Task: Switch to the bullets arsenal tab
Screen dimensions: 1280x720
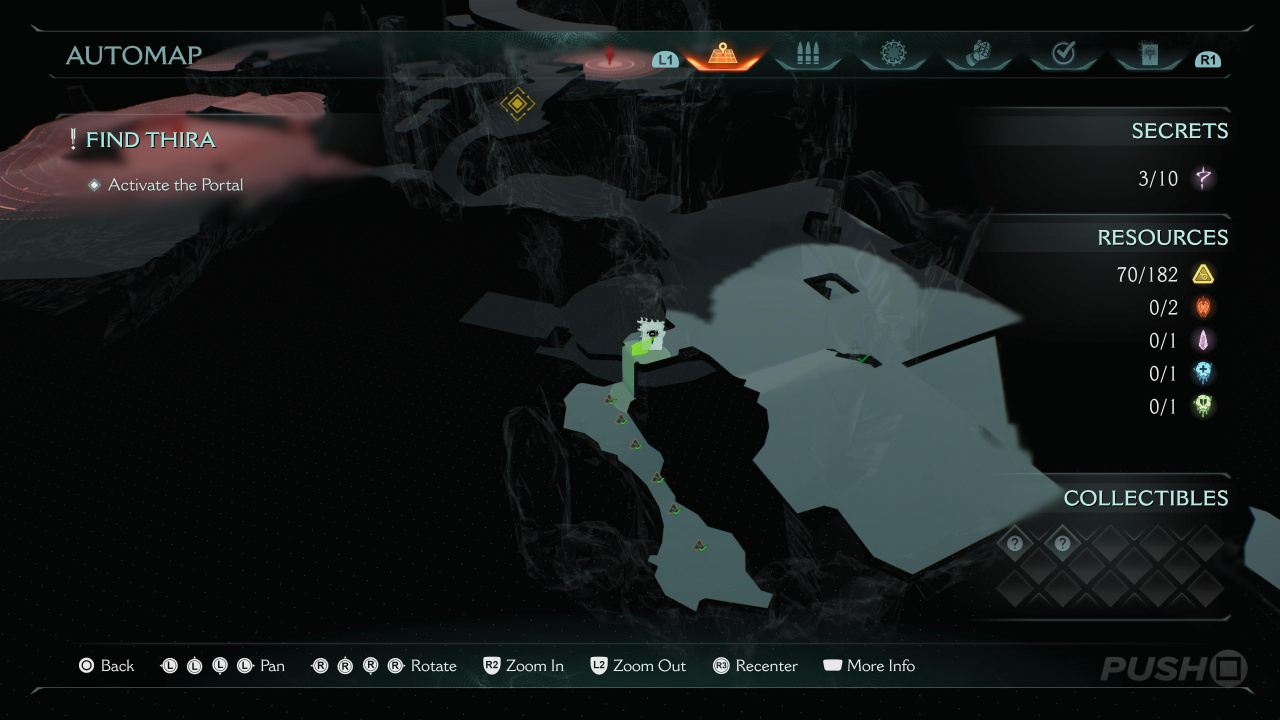Action: [x=807, y=55]
